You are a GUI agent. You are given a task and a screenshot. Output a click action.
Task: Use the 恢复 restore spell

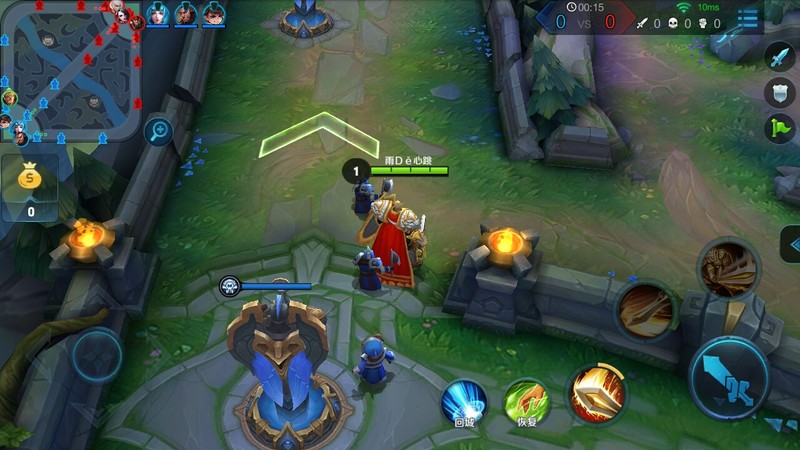pos(527,400)
